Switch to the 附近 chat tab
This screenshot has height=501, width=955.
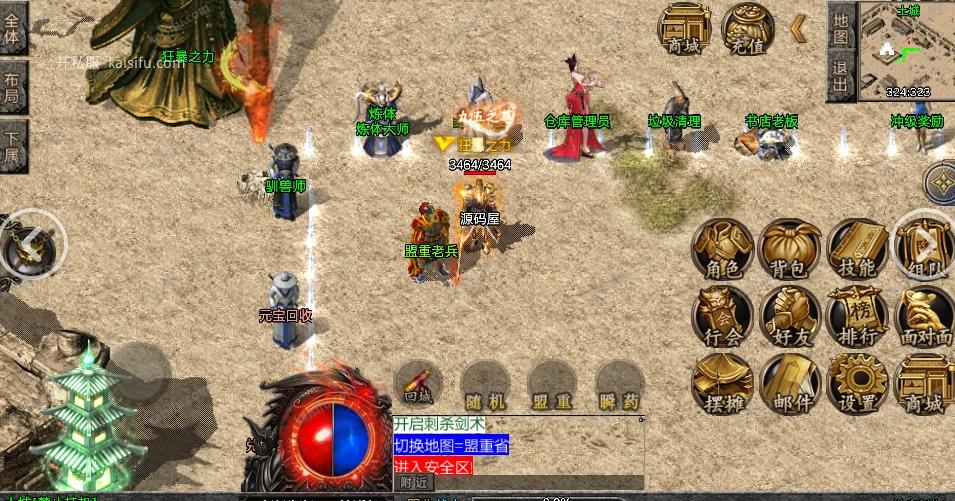click(413, 482)
